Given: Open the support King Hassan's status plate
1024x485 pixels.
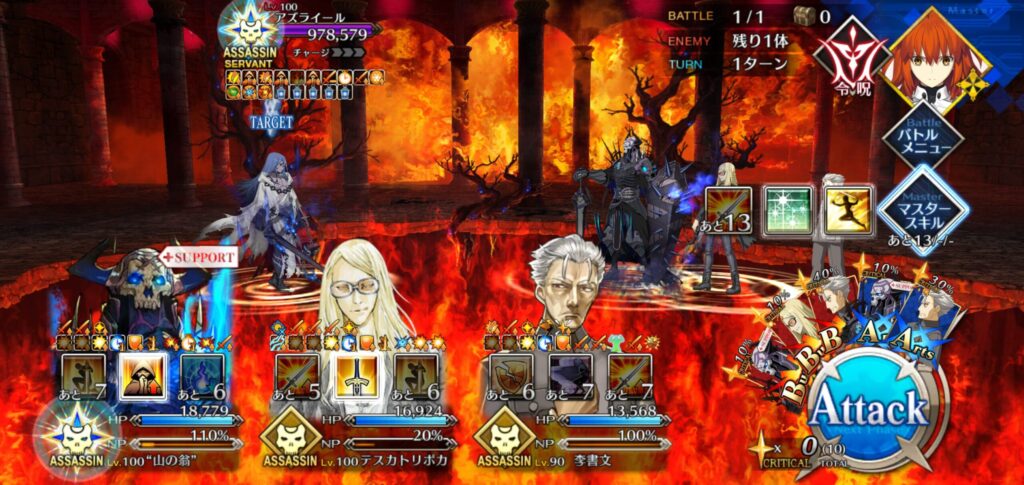Looking at the screenshot, I should (x=140, y=438).
